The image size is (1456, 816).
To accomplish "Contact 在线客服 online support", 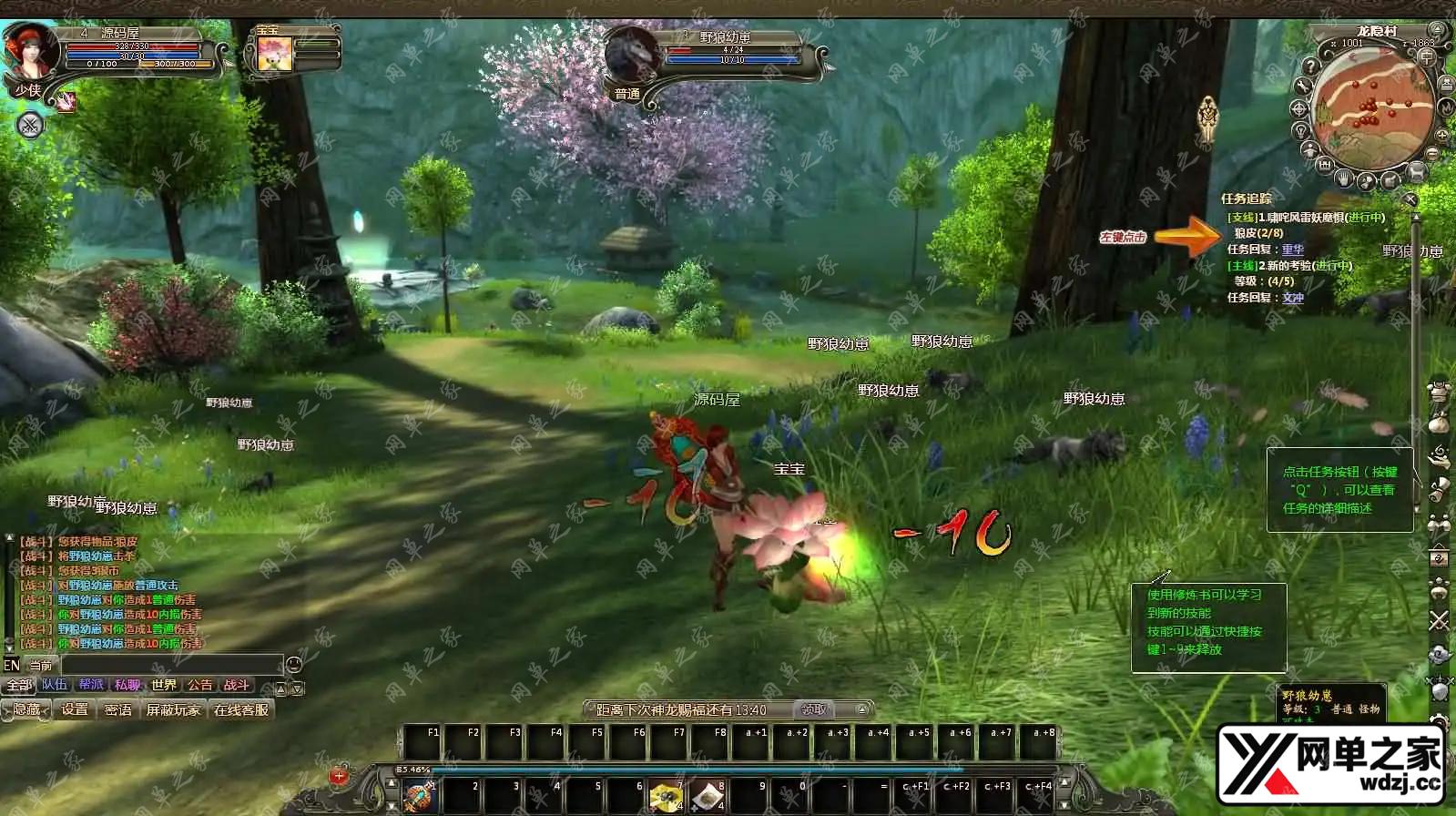I will coord(241,709).
